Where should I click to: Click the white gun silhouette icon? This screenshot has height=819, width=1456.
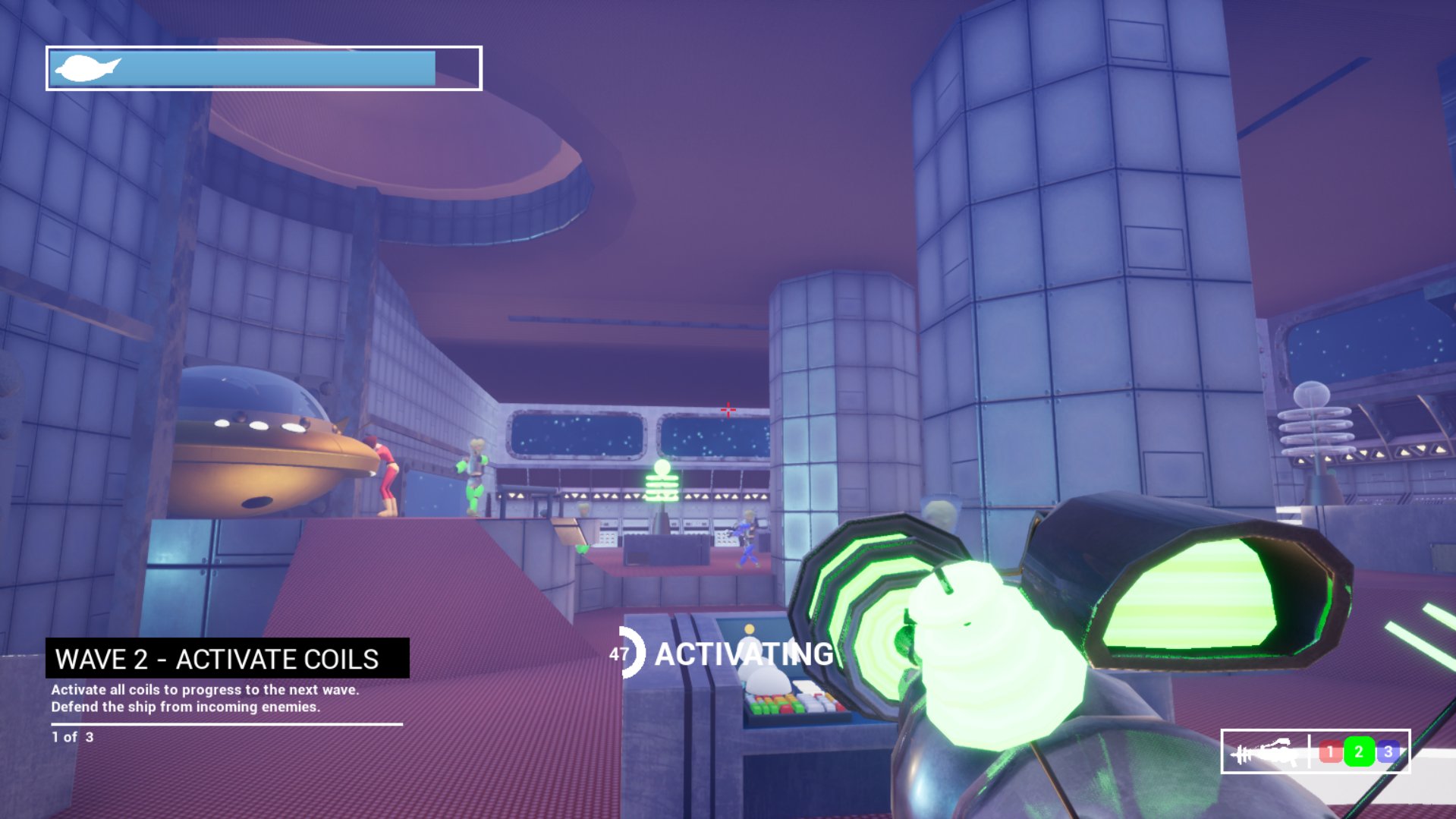point(1265,752)
